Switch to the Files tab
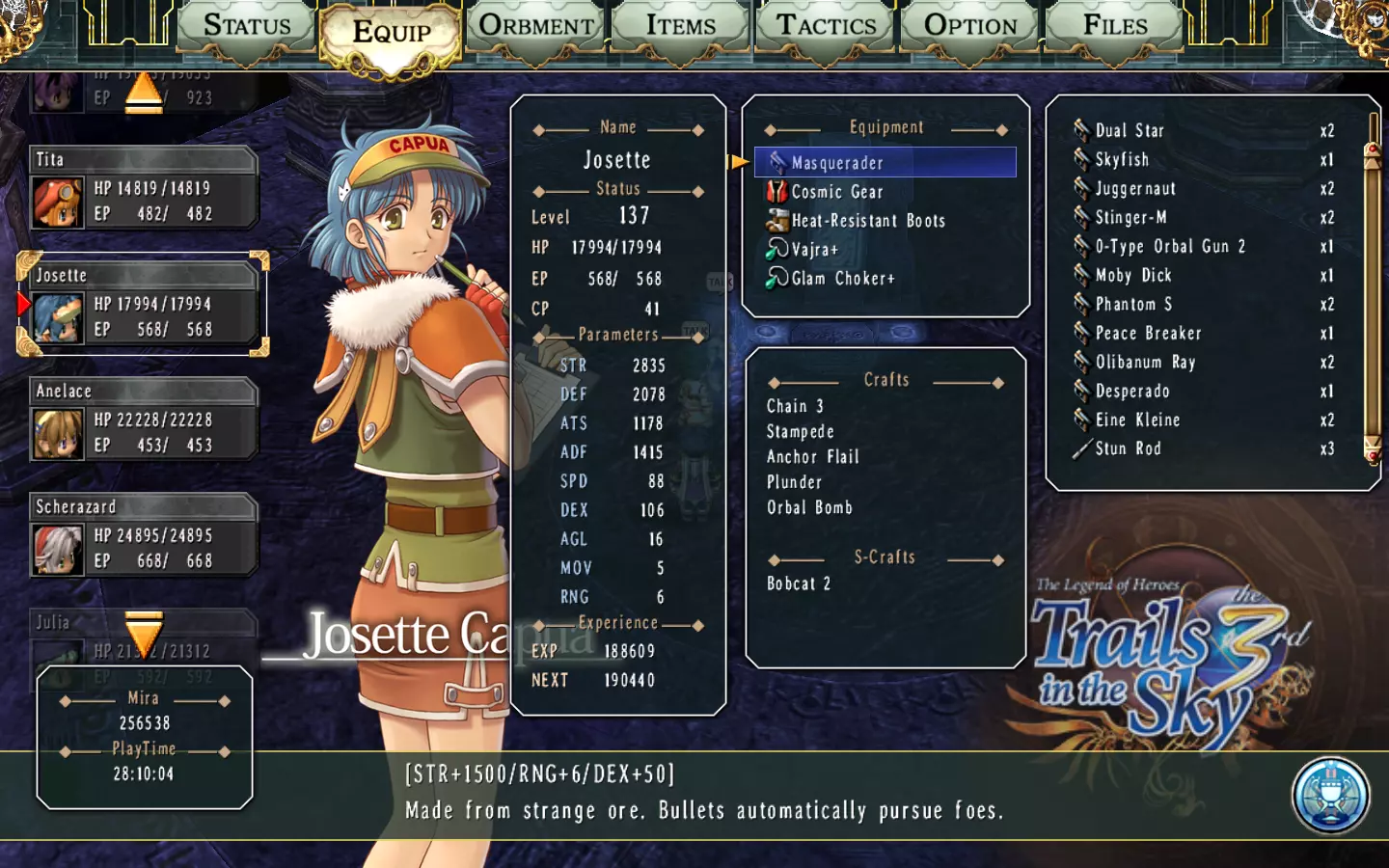Viewport: 1389px width, 868px height. point(1115,26)
